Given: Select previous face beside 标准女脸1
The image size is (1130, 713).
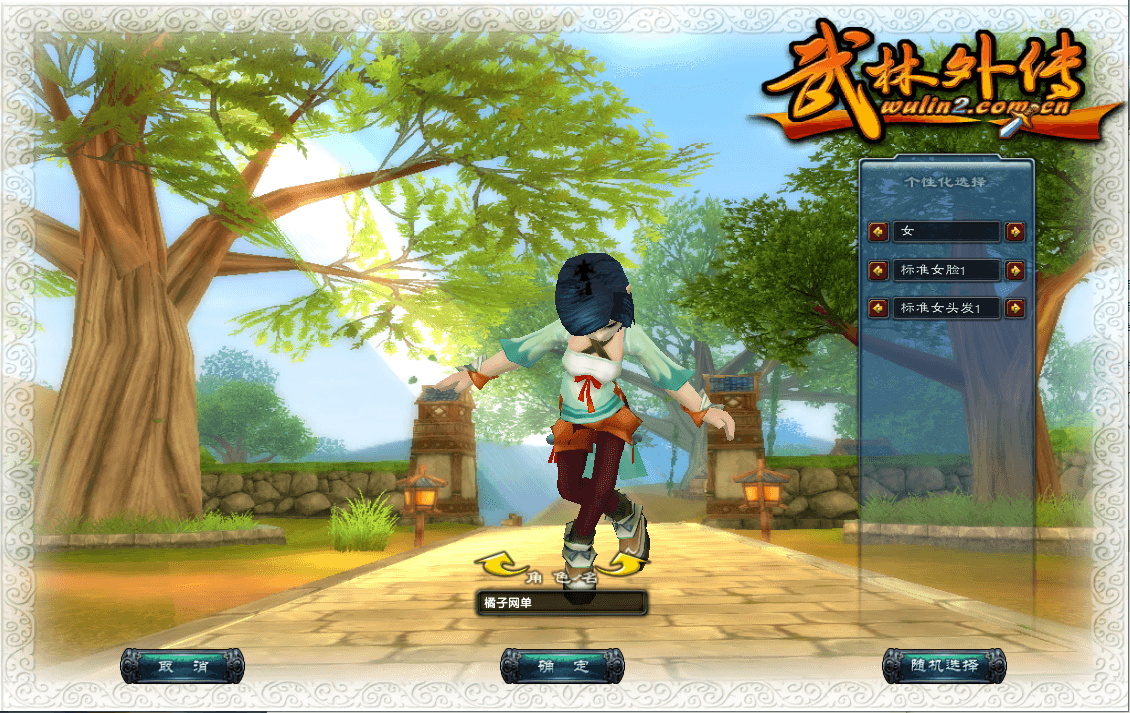Looking at the screenshot, I should 878,271.
